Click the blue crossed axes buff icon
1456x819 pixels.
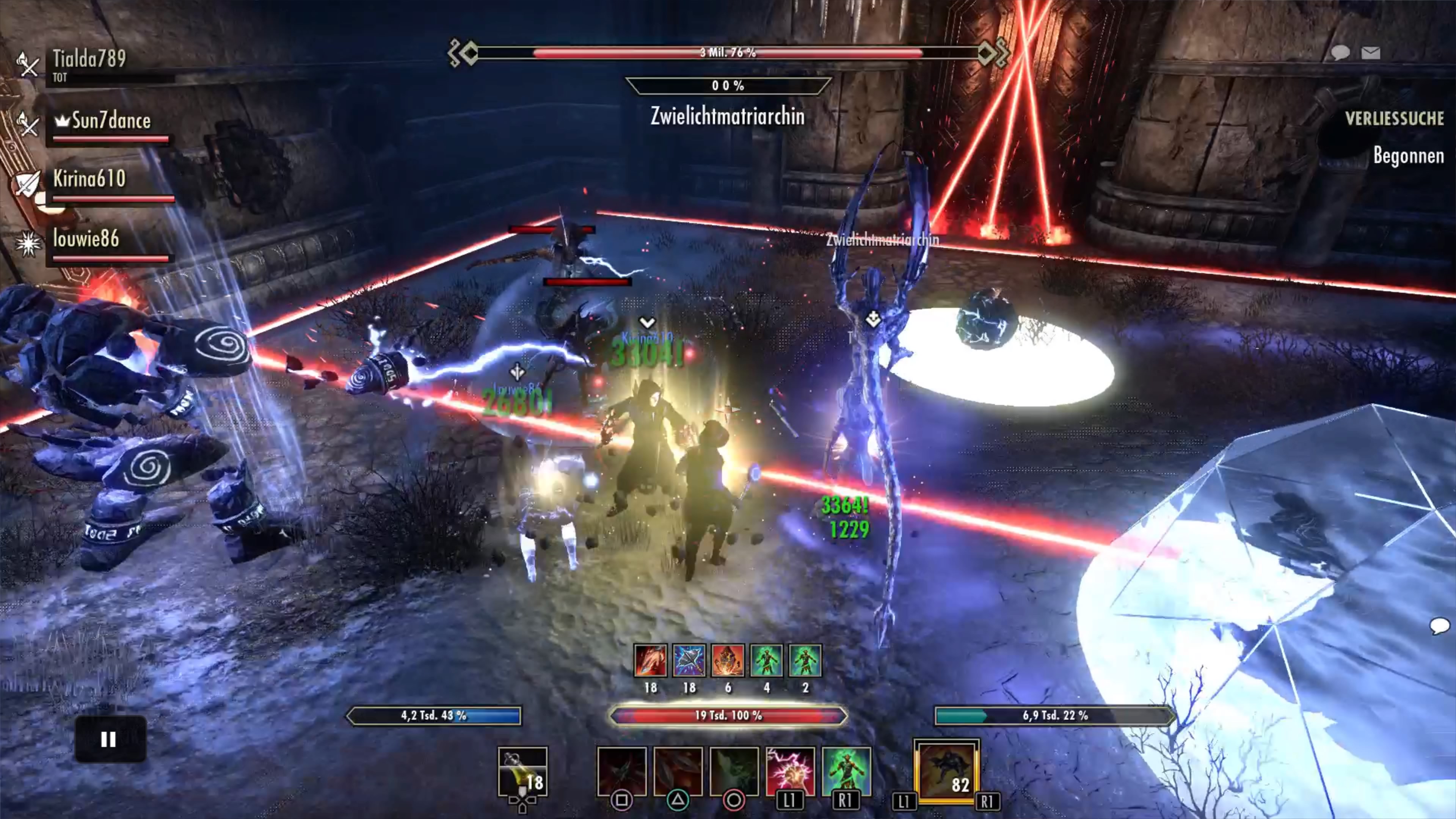pyautogui.click(x=689, y=660)
